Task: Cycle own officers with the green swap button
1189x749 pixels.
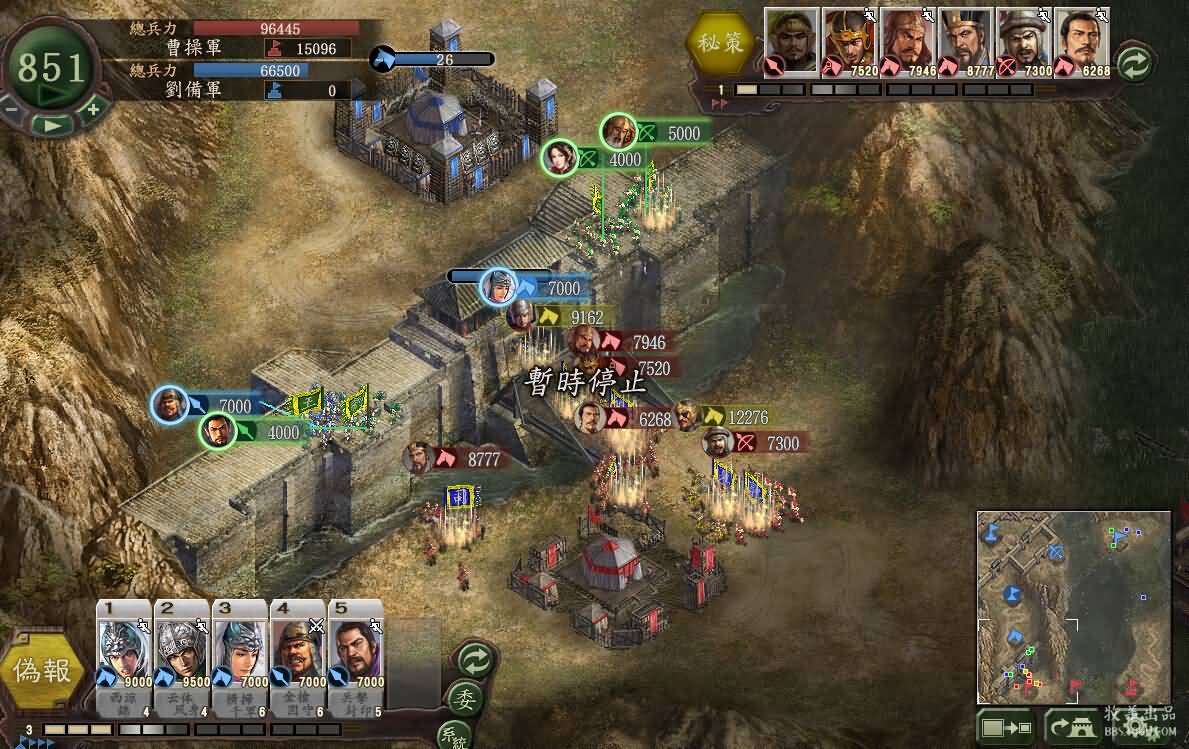Action: (x=475, y=660)
